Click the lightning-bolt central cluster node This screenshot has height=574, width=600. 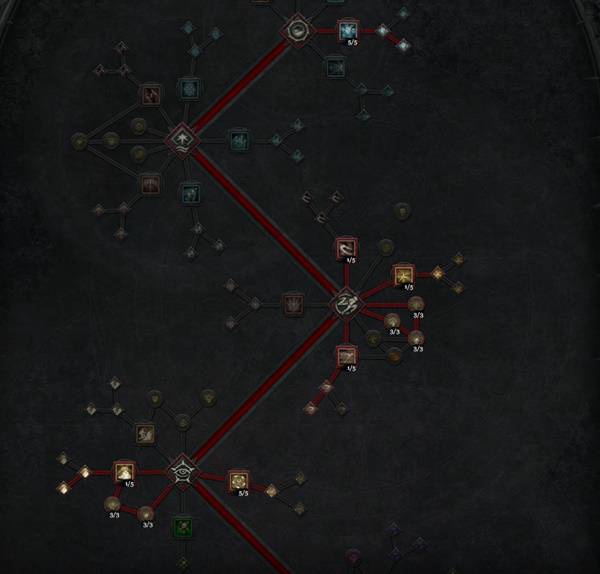(x=346, y=300)
